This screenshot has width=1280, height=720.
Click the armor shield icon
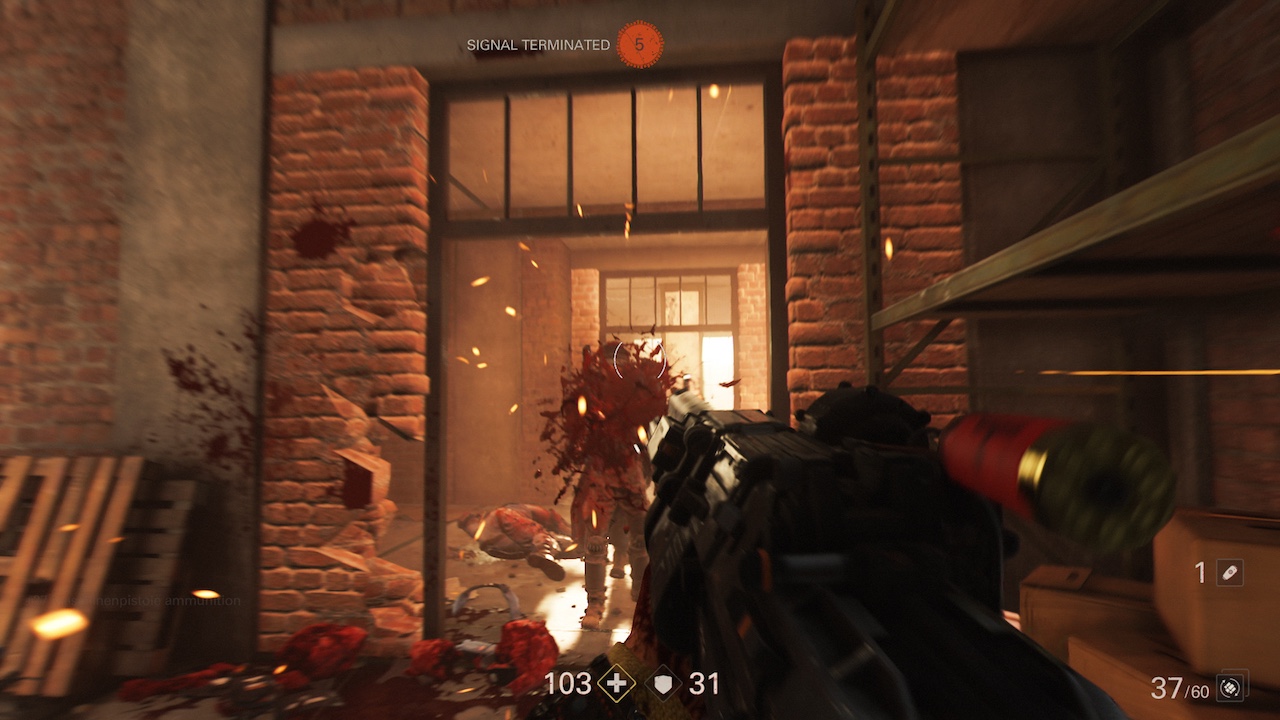tap(667, 684)
